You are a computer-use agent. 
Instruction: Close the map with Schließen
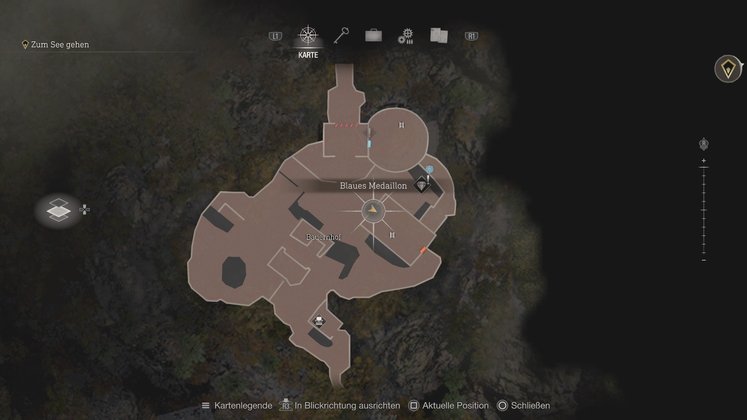tap(525, 405)
